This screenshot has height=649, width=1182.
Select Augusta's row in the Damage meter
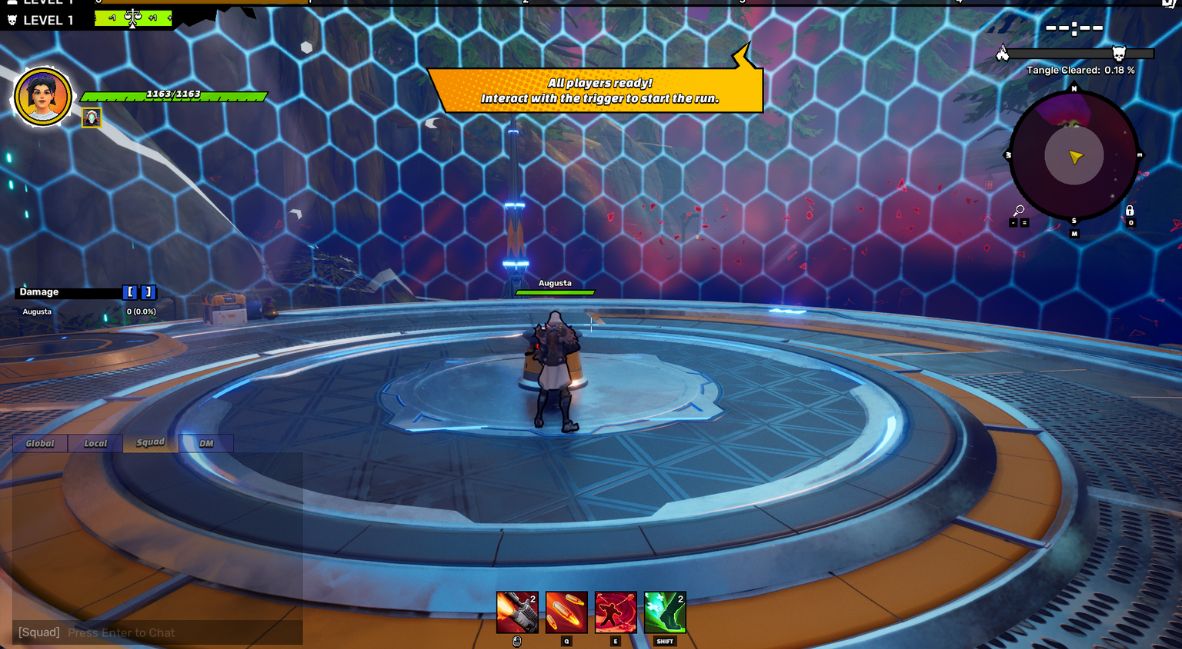pyautogui.click(x=85, y=312)
